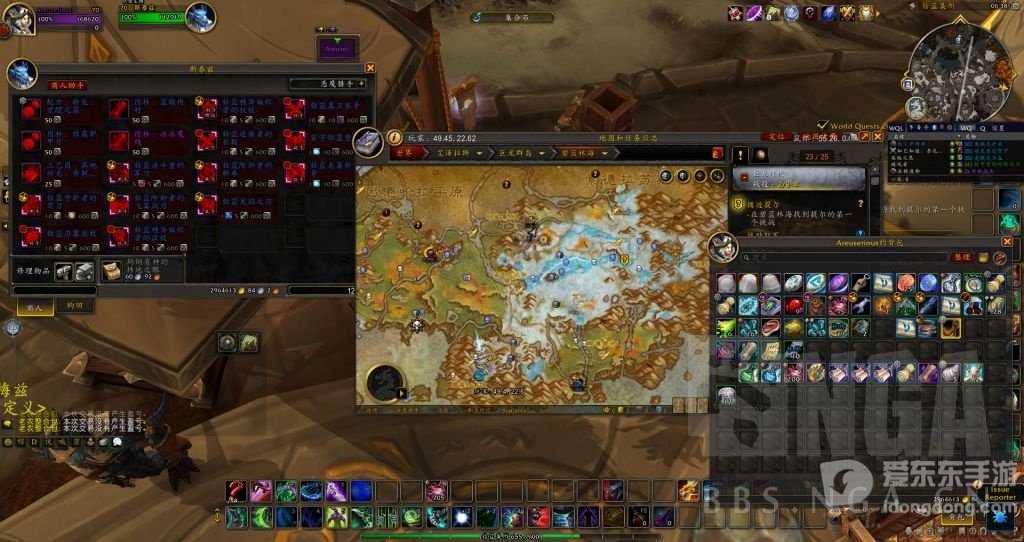Select the player portrait frame
This screenshot has height=542, width=1024.
22,17
